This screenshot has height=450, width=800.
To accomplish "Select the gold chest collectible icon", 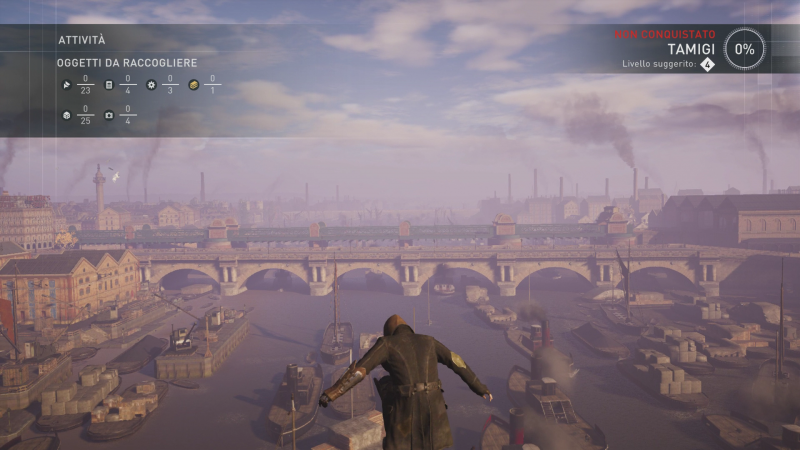I will 193,85.
